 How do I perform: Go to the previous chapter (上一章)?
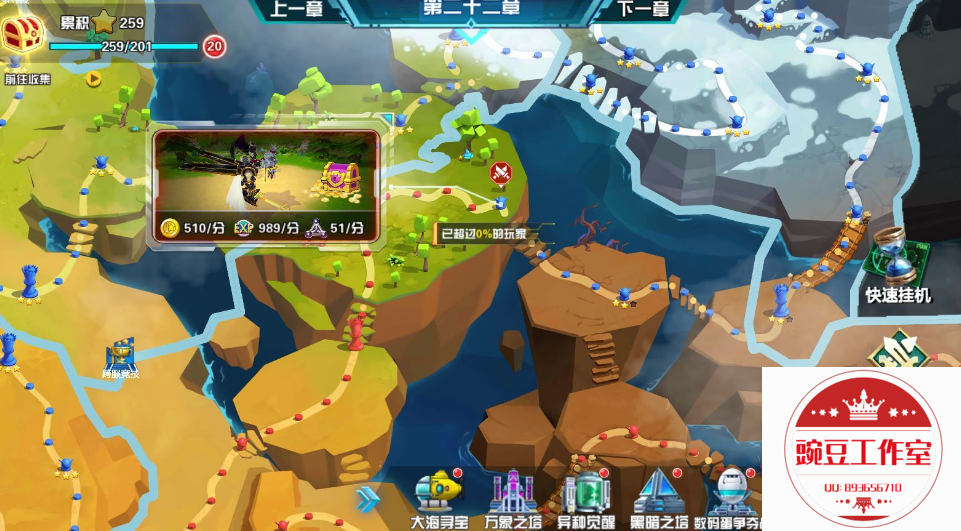[296, 10]
